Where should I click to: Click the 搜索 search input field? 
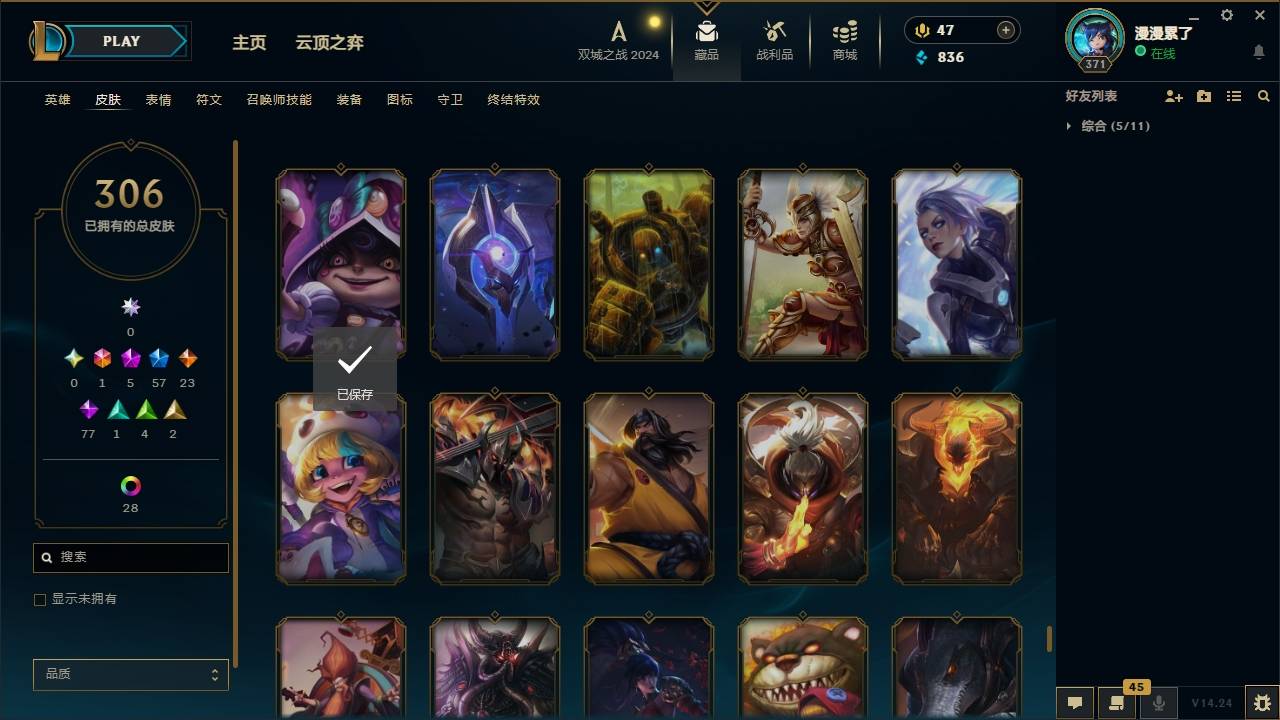pyautogui.click(x=130, y=557)
